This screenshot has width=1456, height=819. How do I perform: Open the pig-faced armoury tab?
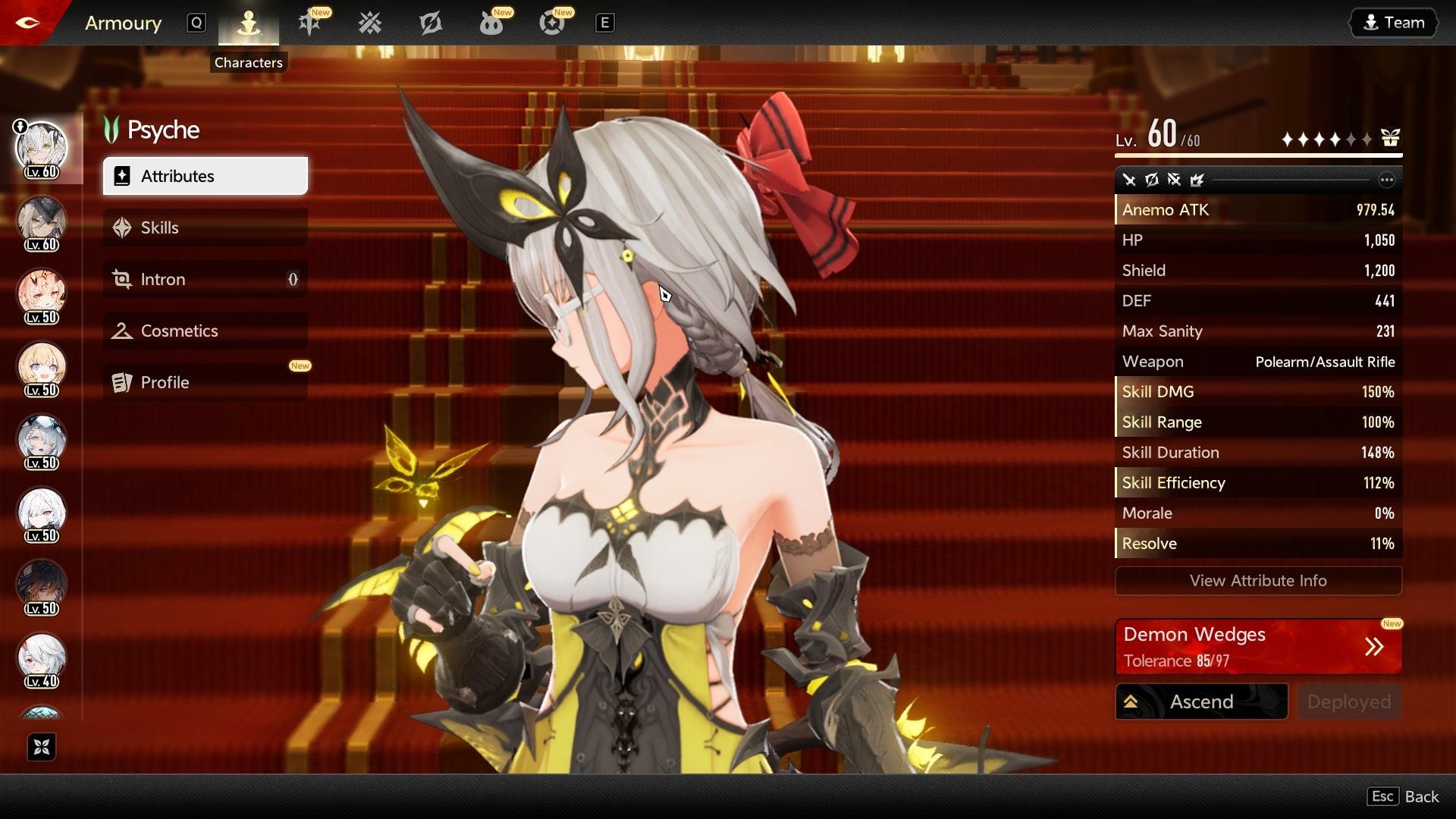(491, 24)
